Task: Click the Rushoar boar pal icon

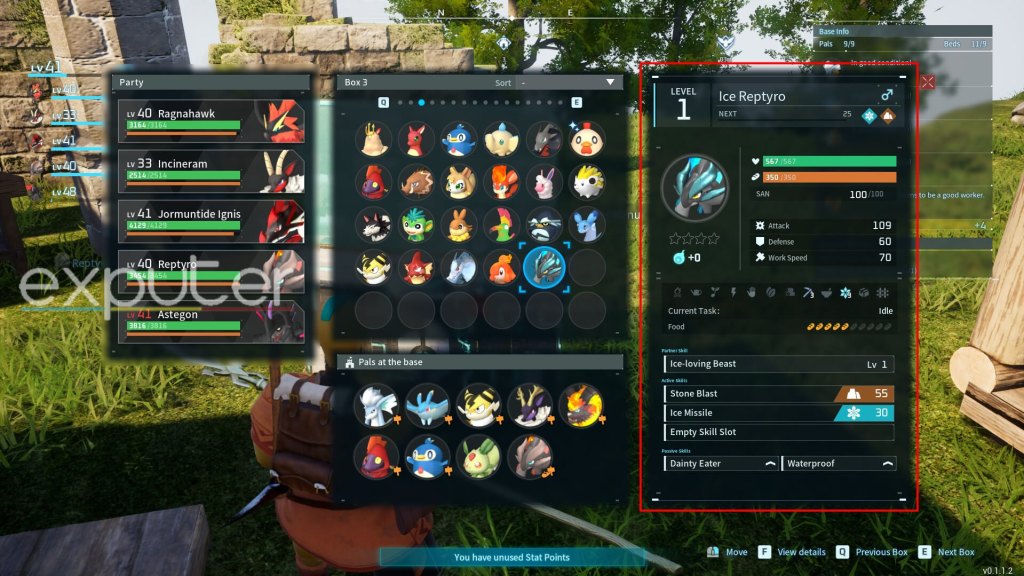Action: (416, 182)
